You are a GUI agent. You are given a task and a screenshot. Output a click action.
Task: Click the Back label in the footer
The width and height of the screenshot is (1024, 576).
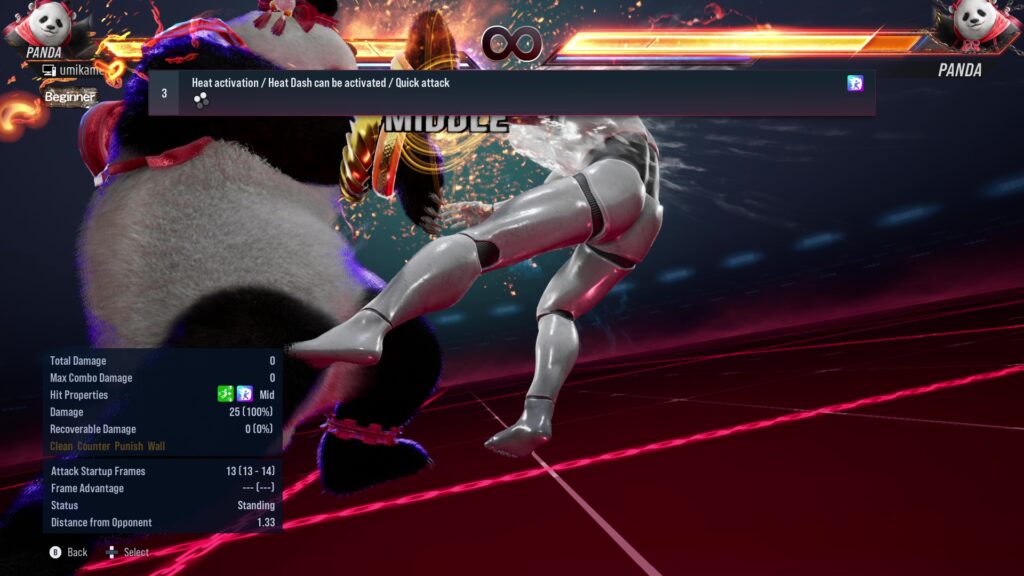77,552
